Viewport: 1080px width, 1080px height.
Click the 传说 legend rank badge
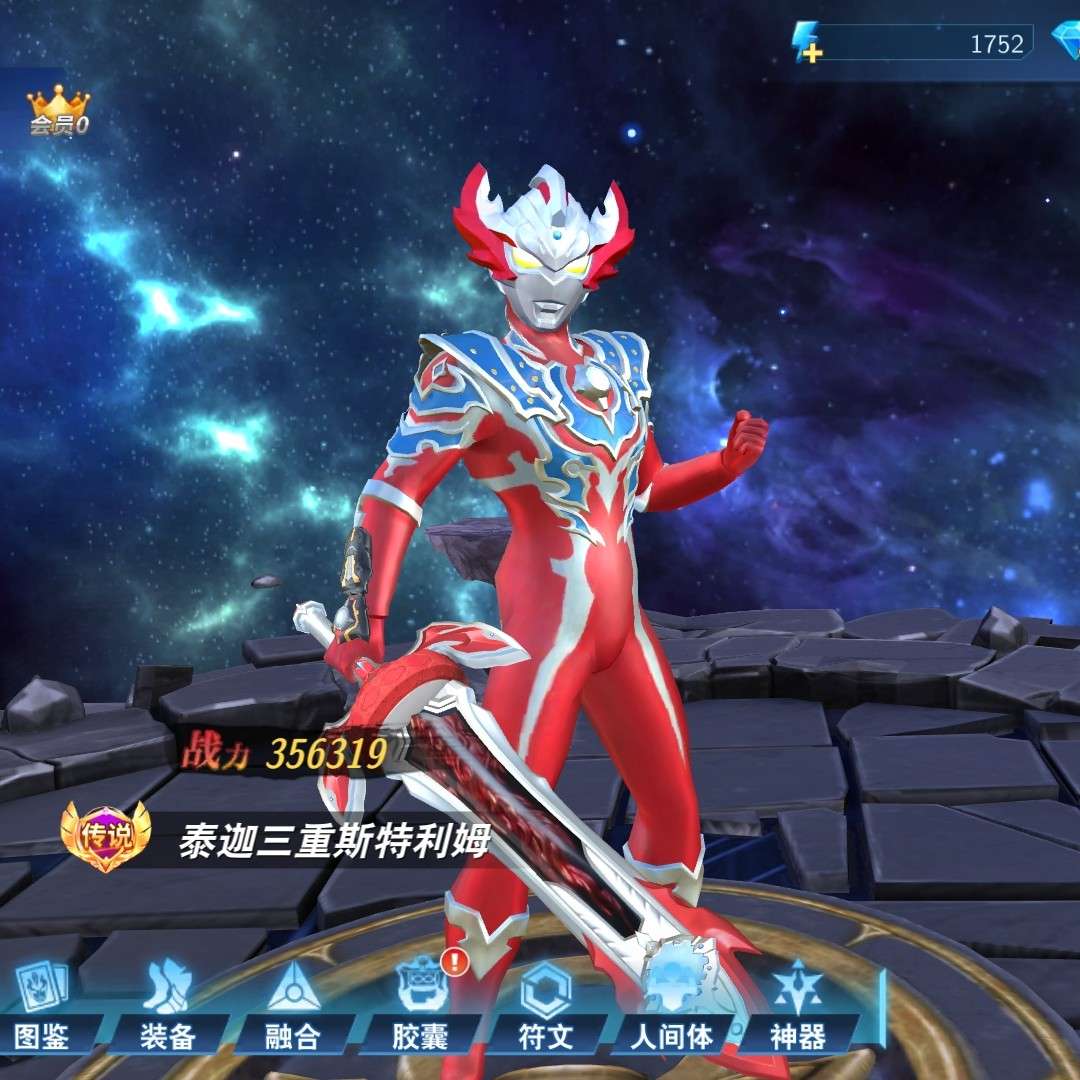pyautogui.click(x=105, y=836)
